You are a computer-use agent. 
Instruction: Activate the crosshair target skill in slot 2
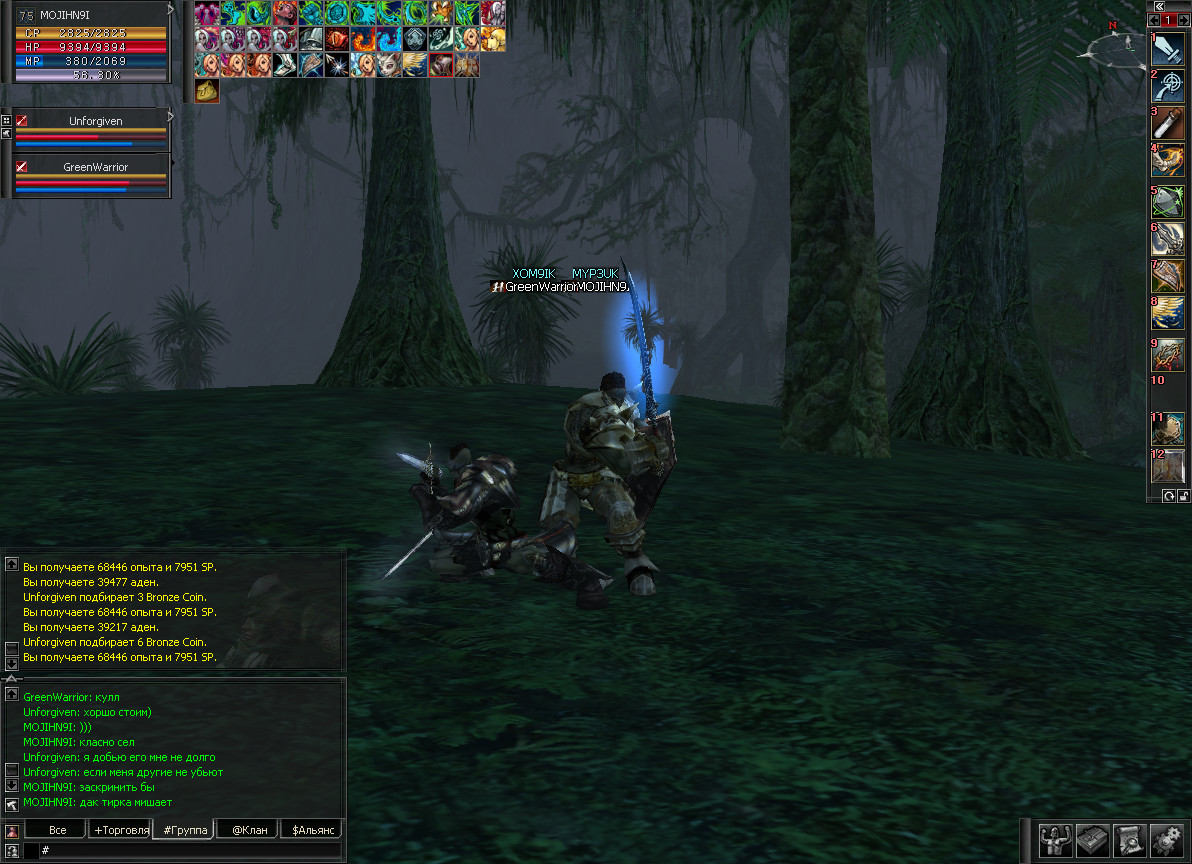(1168, 85)
